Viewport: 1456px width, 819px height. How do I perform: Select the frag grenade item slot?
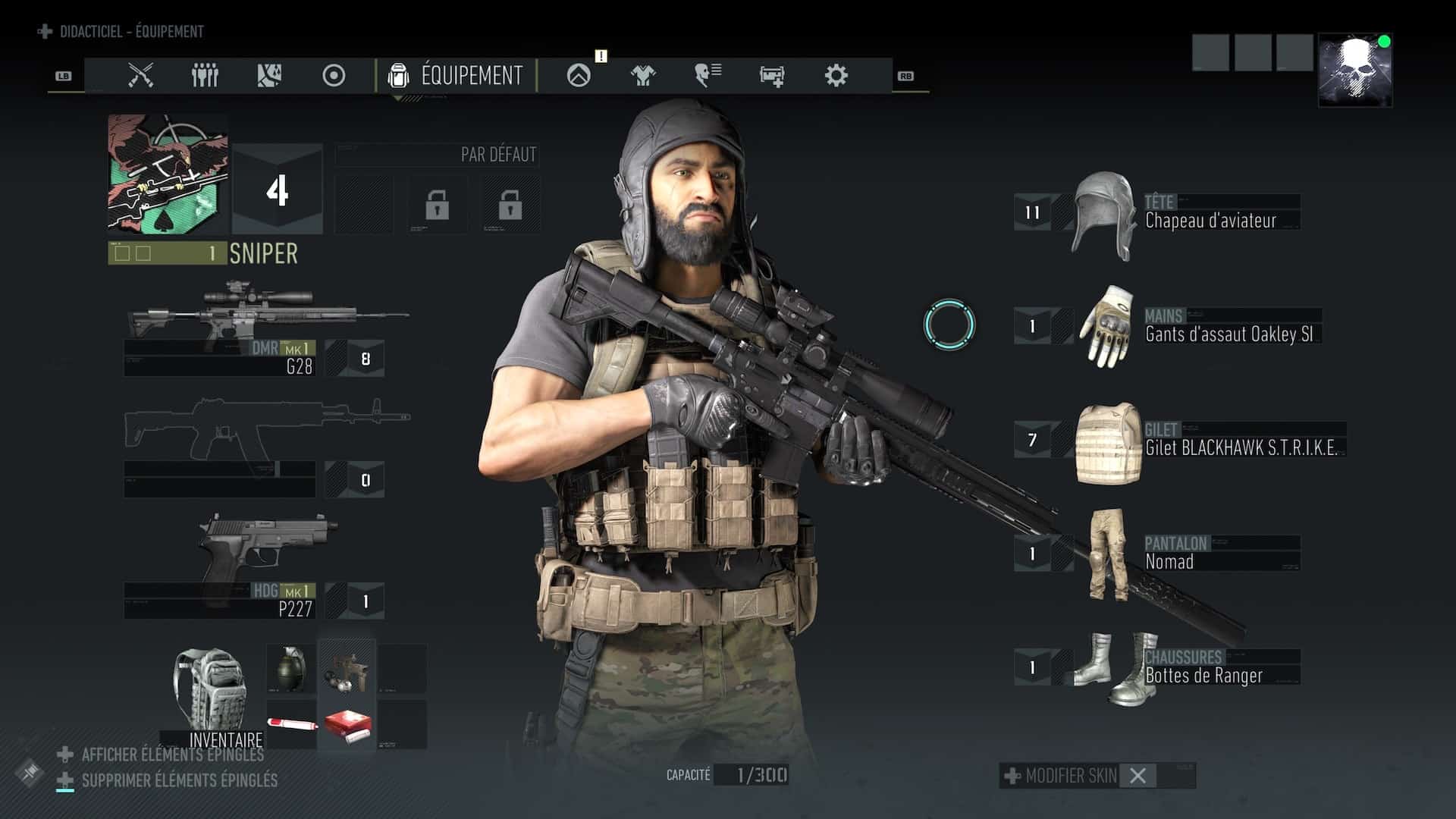(290, 669)
